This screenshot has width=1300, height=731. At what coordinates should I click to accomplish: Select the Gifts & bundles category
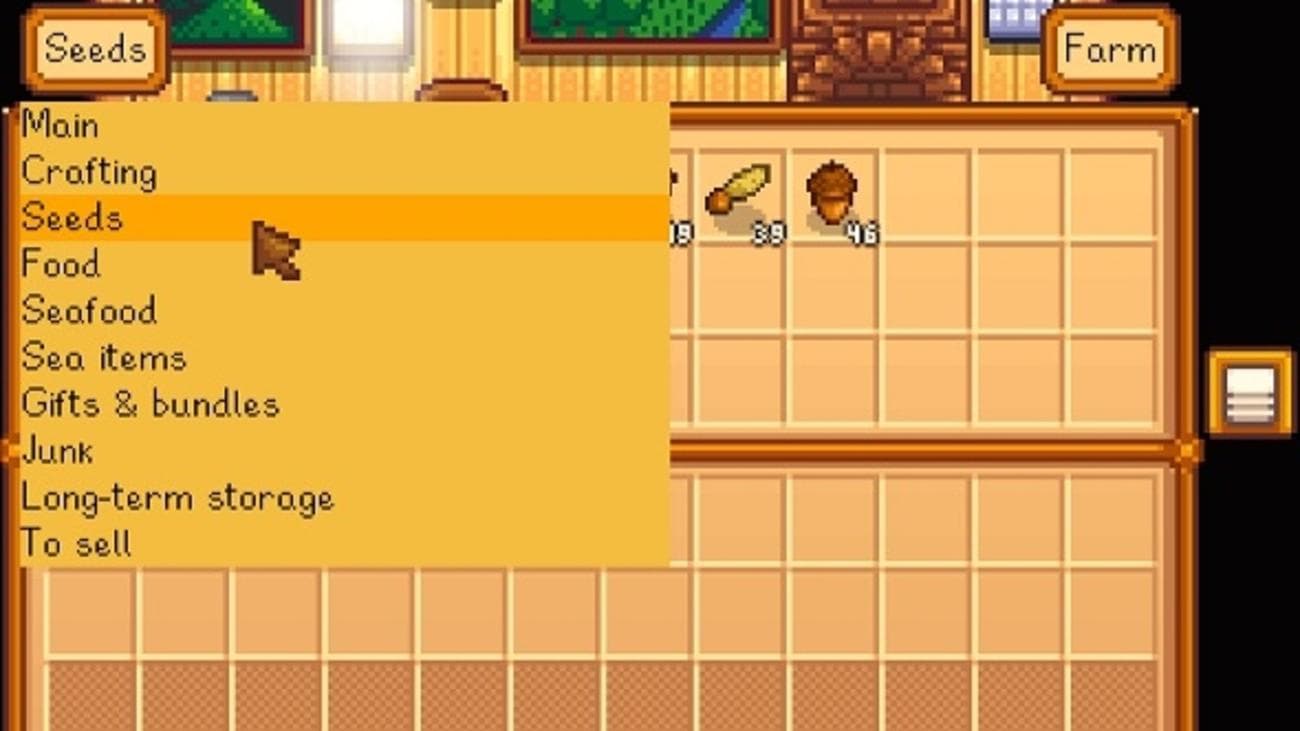150,403
